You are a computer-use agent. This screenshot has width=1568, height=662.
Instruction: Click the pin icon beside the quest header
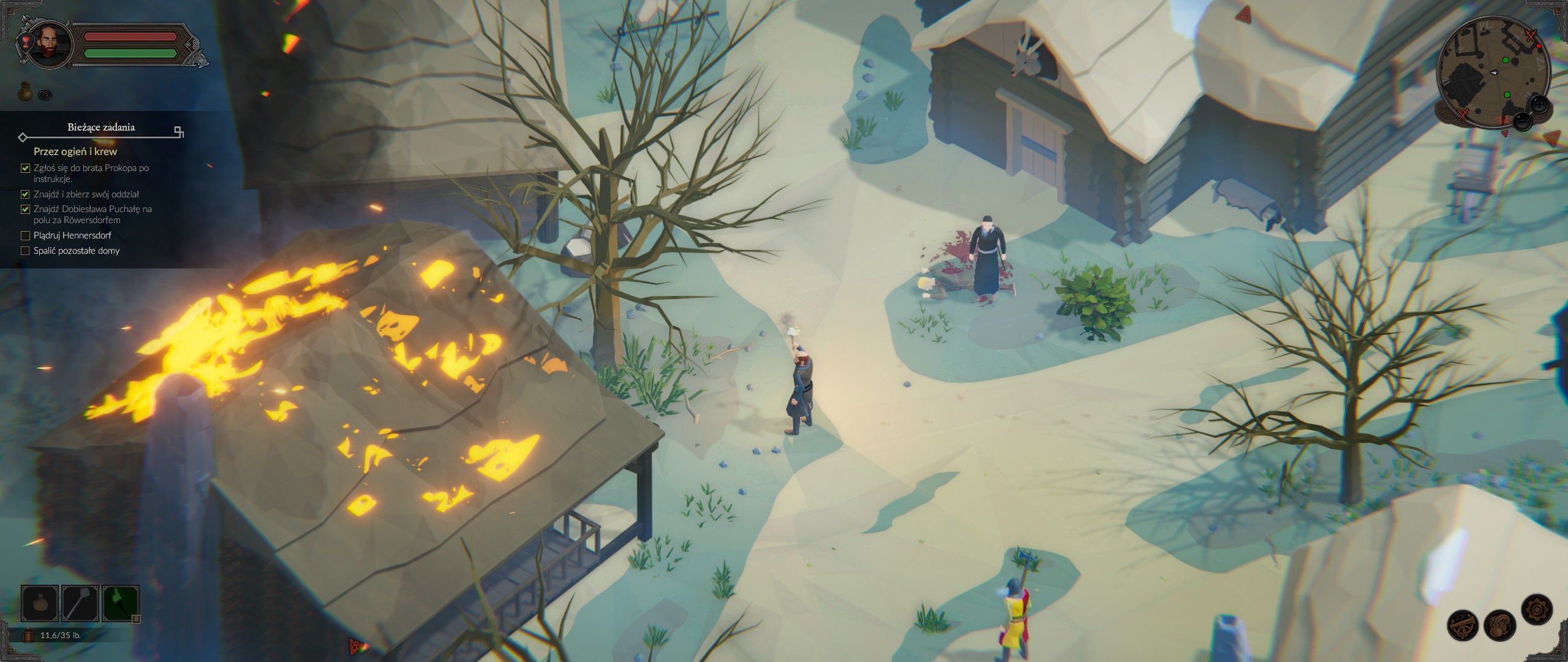tap(178, 130)
